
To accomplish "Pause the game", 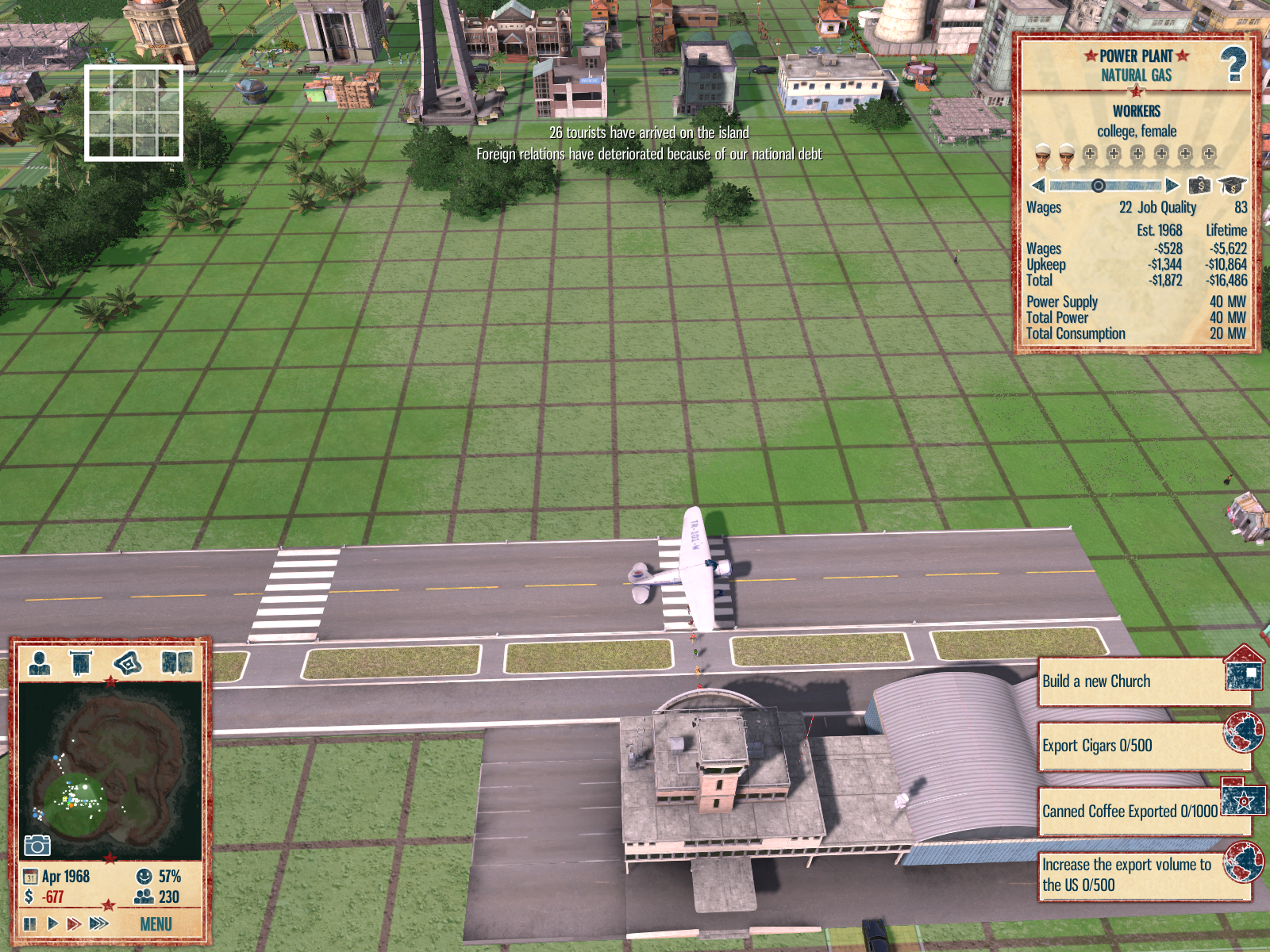I will click(x=30, y=923).
